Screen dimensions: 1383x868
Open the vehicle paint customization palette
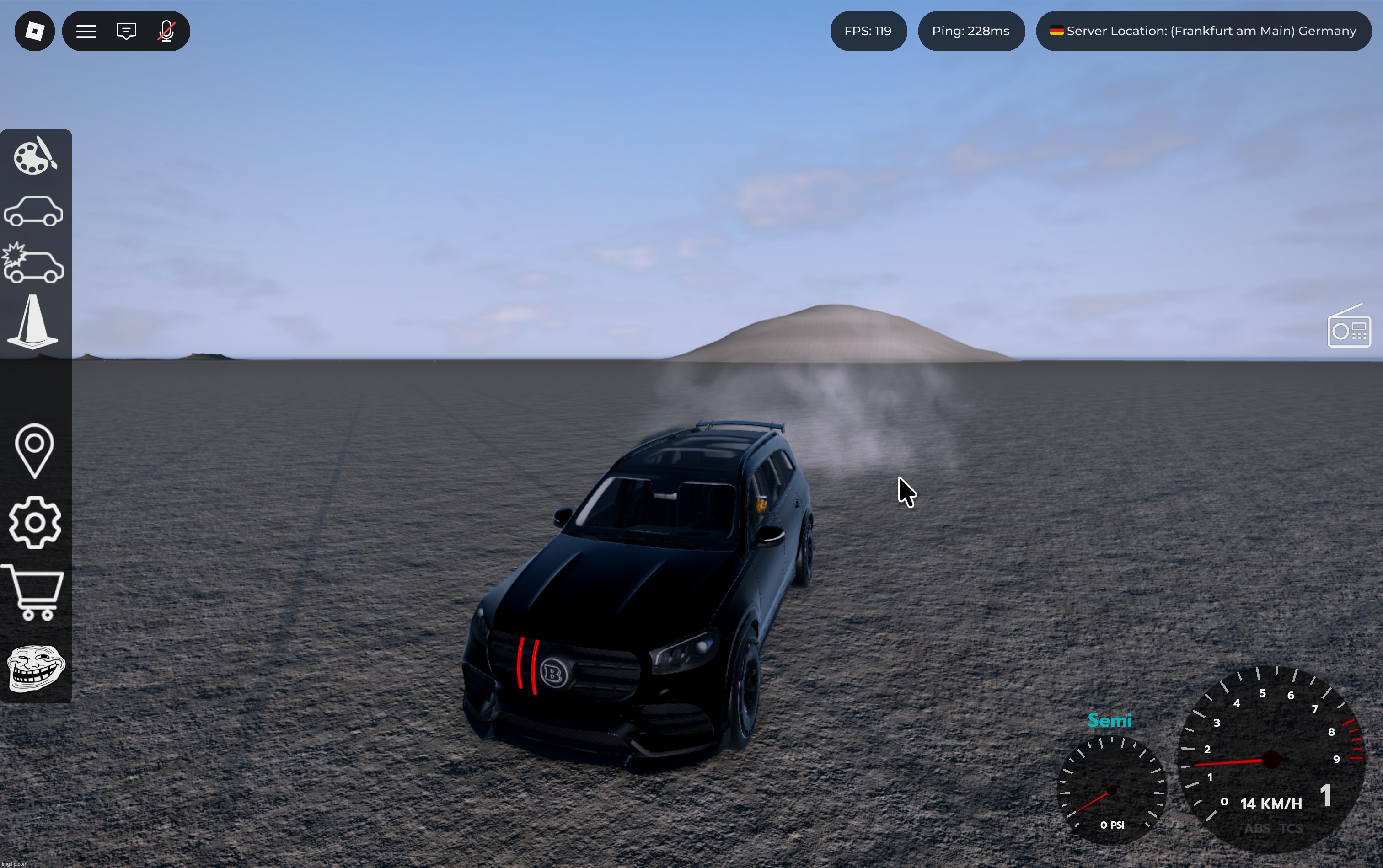[34, 157]
